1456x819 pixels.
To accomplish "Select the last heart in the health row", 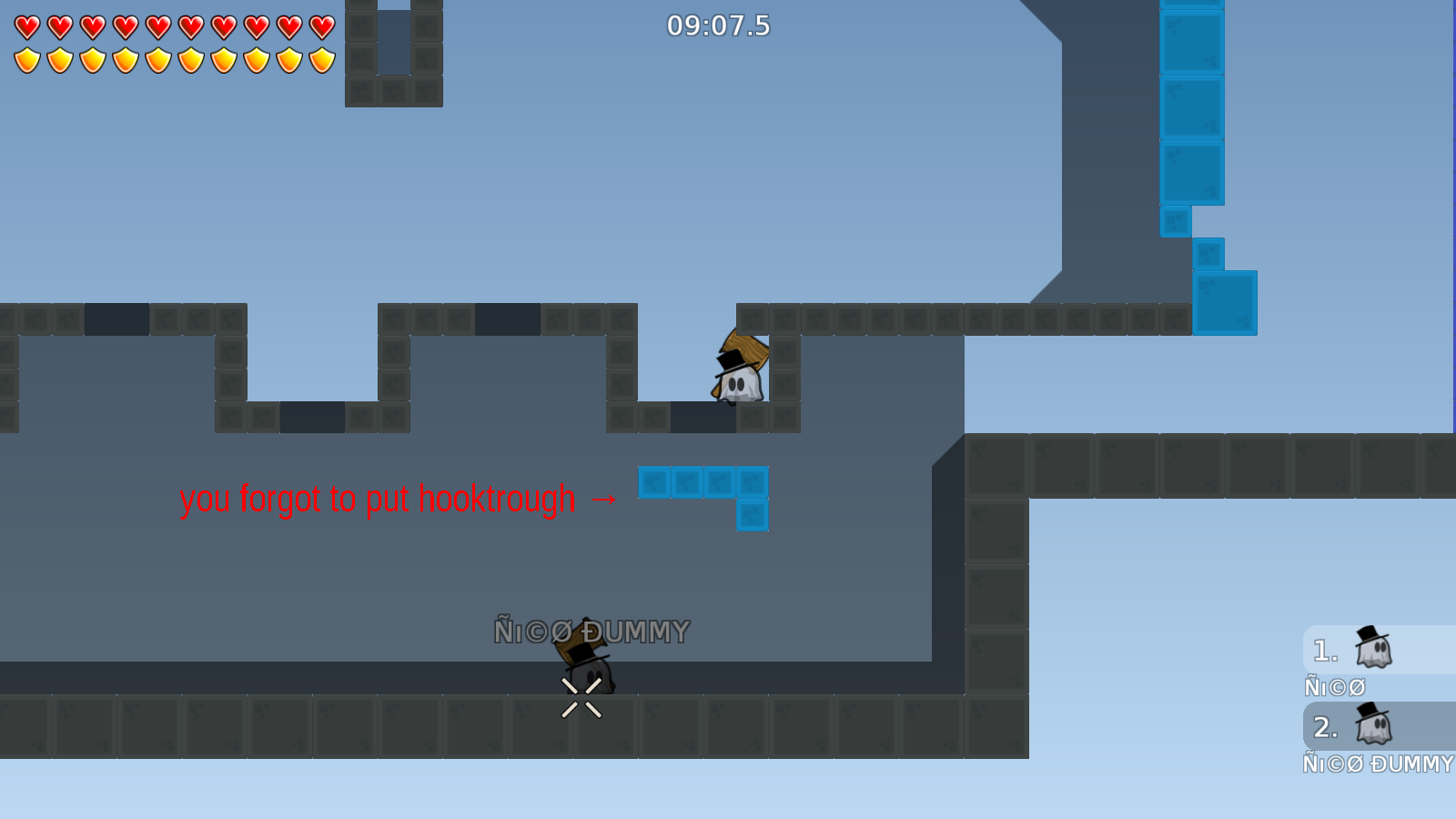I will point(319,27).
